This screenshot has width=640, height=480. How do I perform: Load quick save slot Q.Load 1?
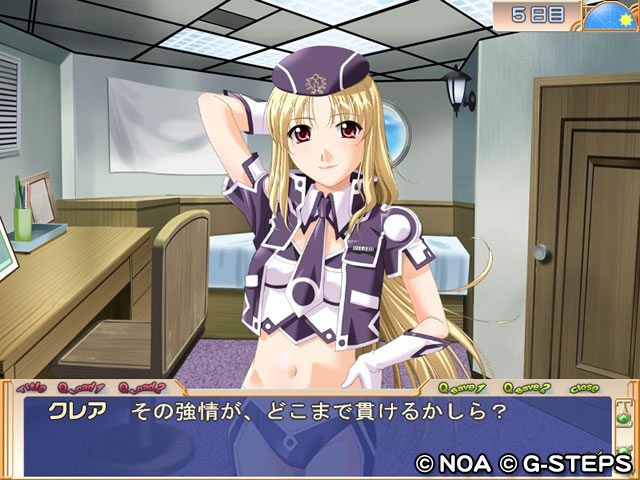point(82,386)
